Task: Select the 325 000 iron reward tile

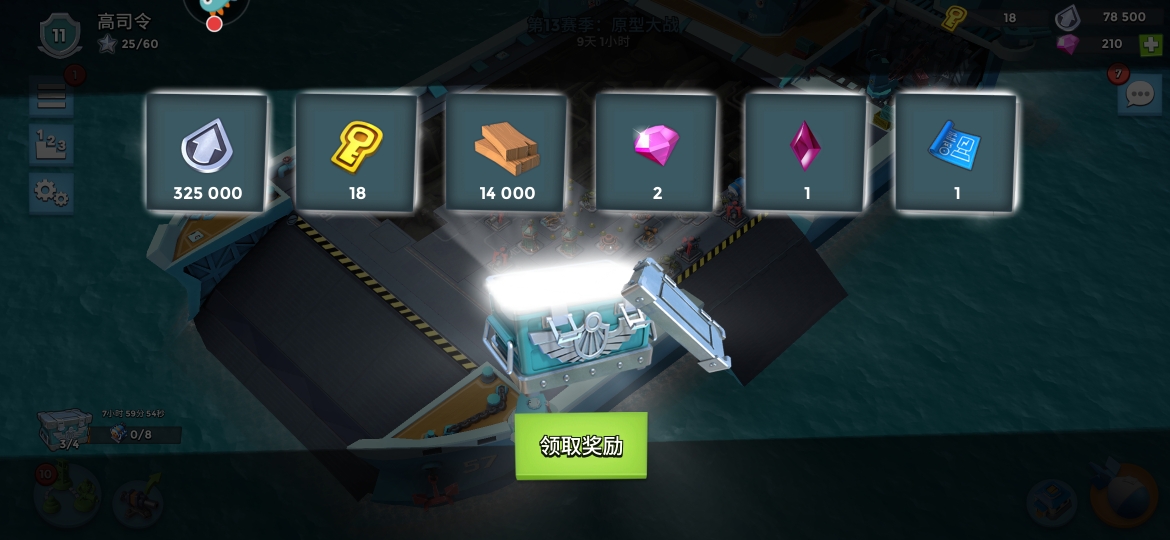Action: [207, 153]
